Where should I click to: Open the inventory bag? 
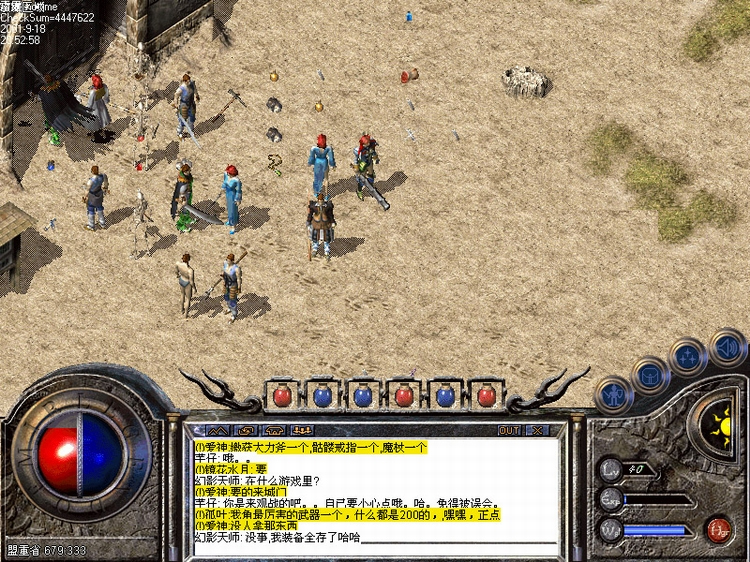pyautogui.click(x=651, y=376)
